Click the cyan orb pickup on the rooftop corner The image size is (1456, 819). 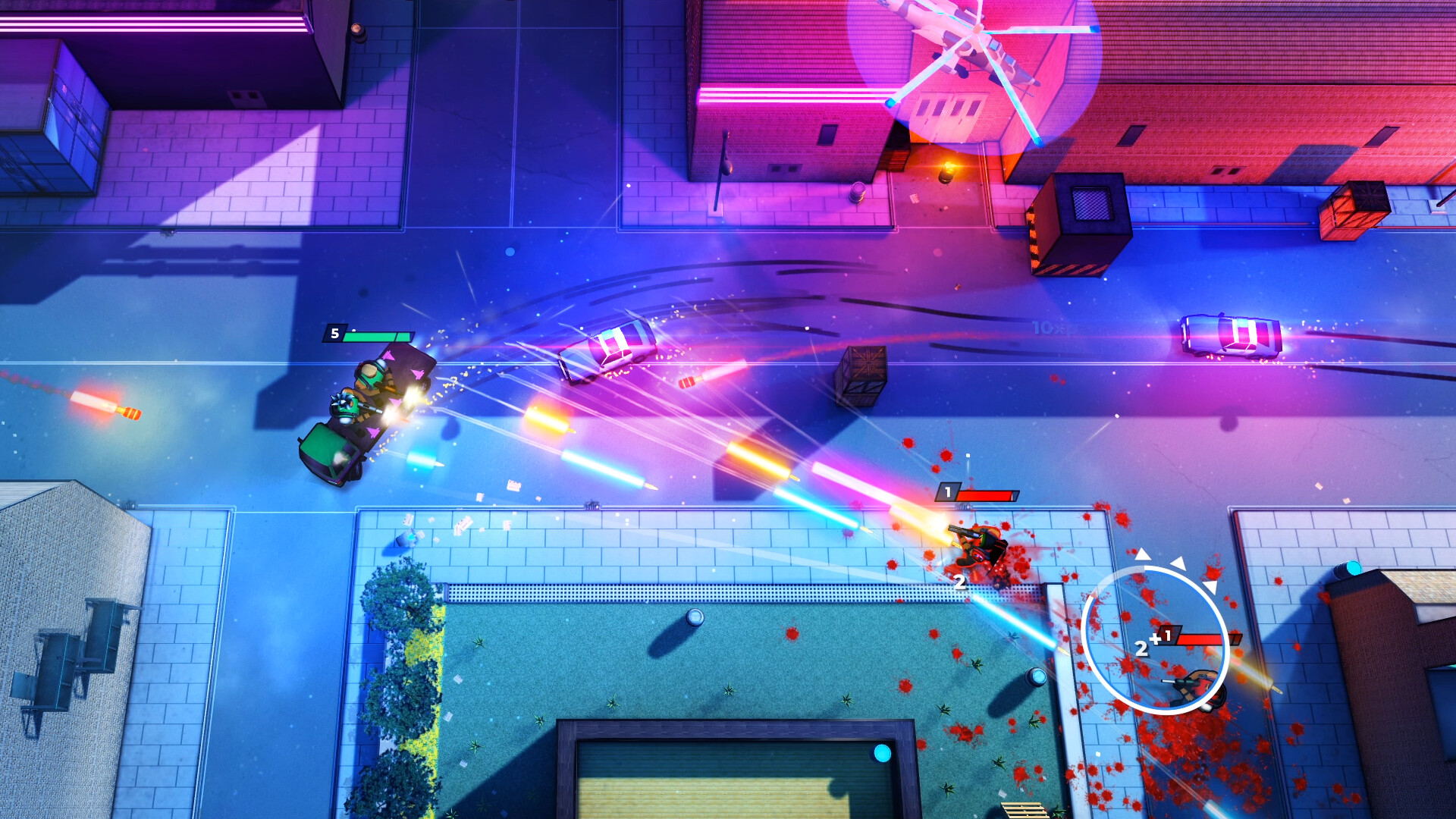(1354, 568)
